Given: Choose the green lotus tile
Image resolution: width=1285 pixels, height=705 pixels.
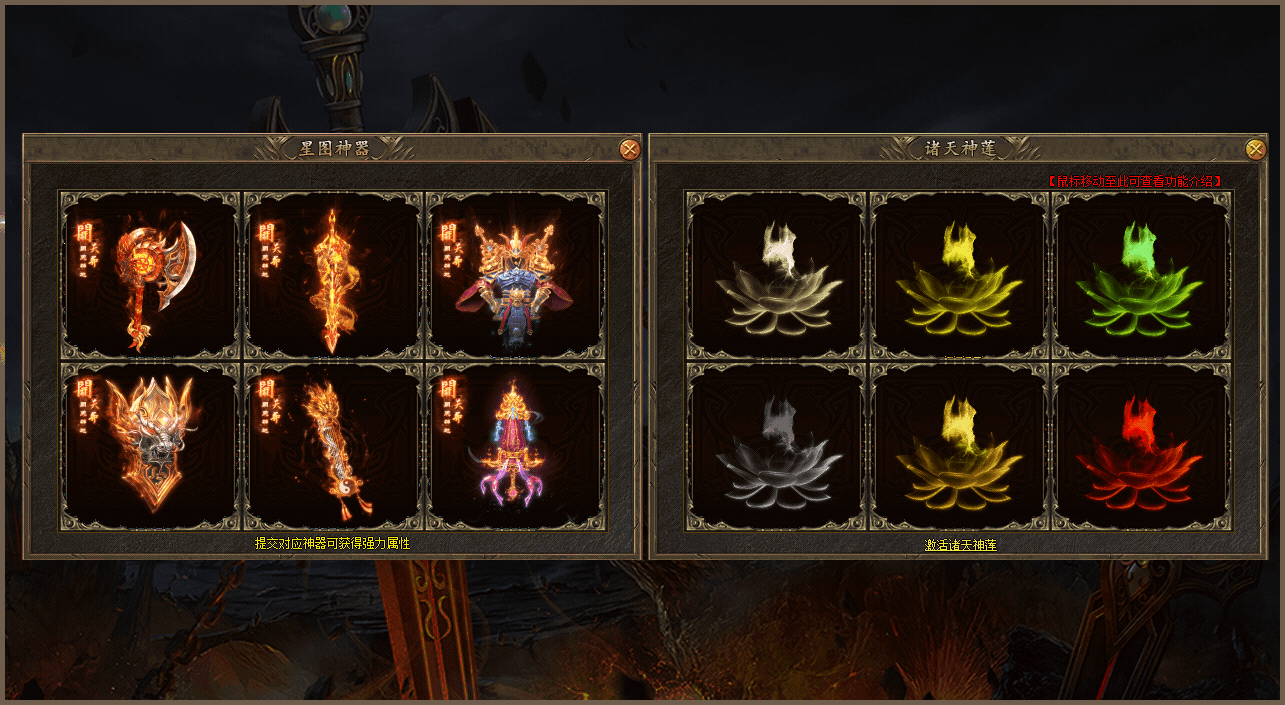Looking at the screenshot, I should click(x=1142, y=275).
